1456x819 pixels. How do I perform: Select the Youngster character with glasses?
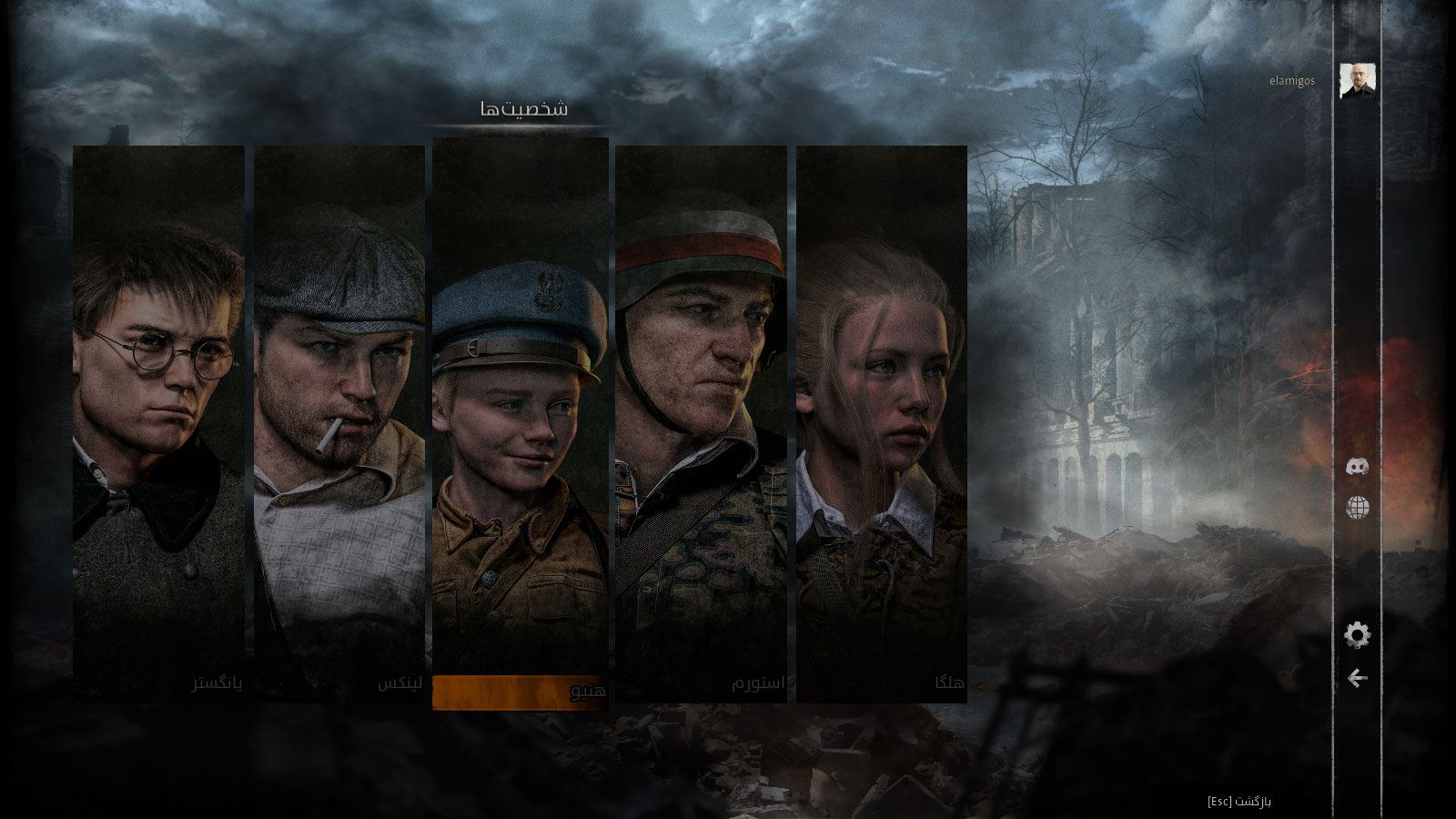click(x=158, y=423)
